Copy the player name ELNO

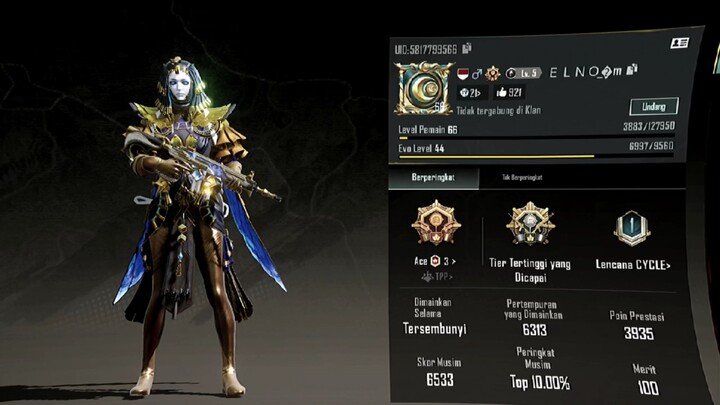pos(632,71)
